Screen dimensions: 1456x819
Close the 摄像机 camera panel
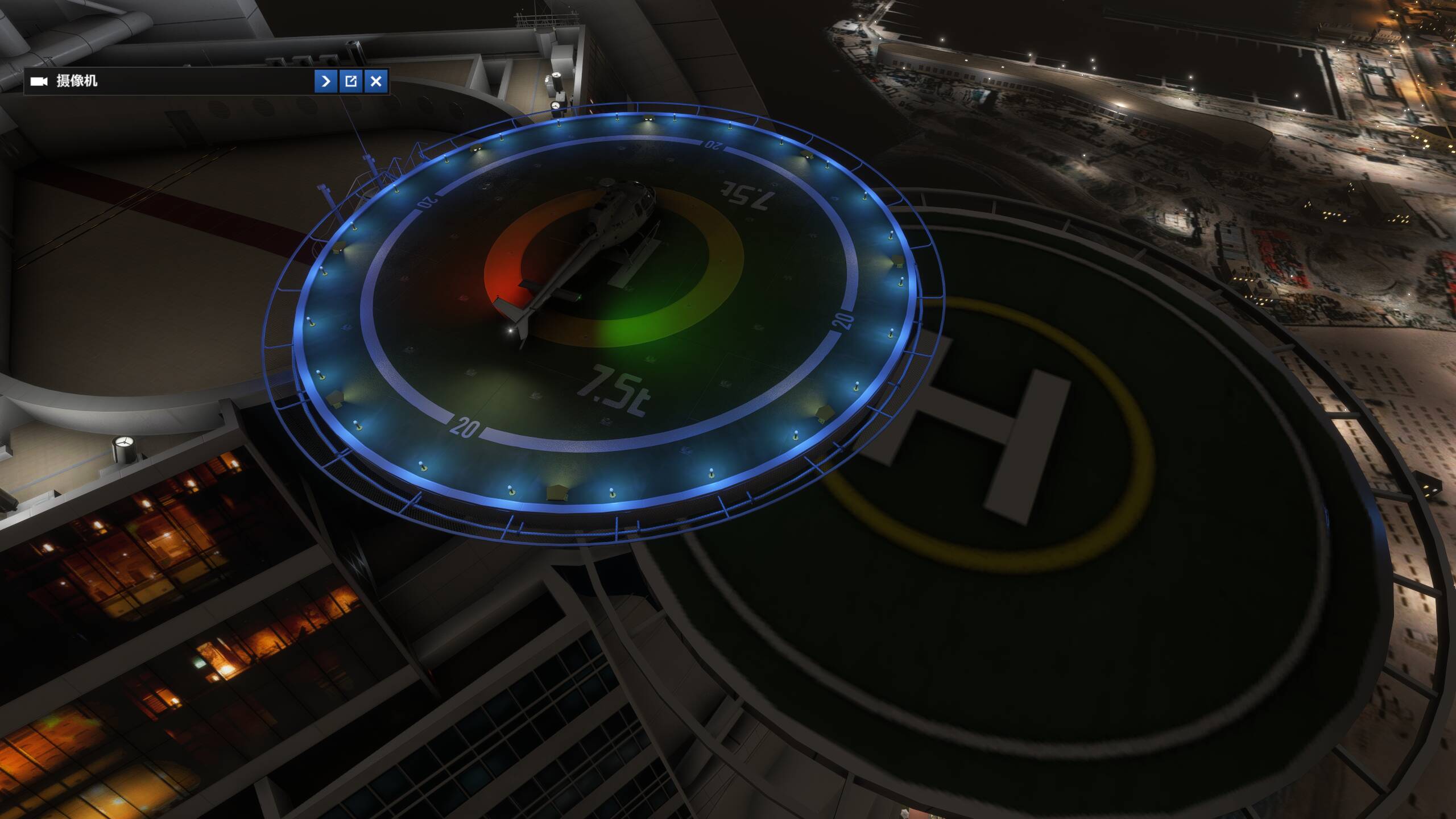[x=377, y=82]
